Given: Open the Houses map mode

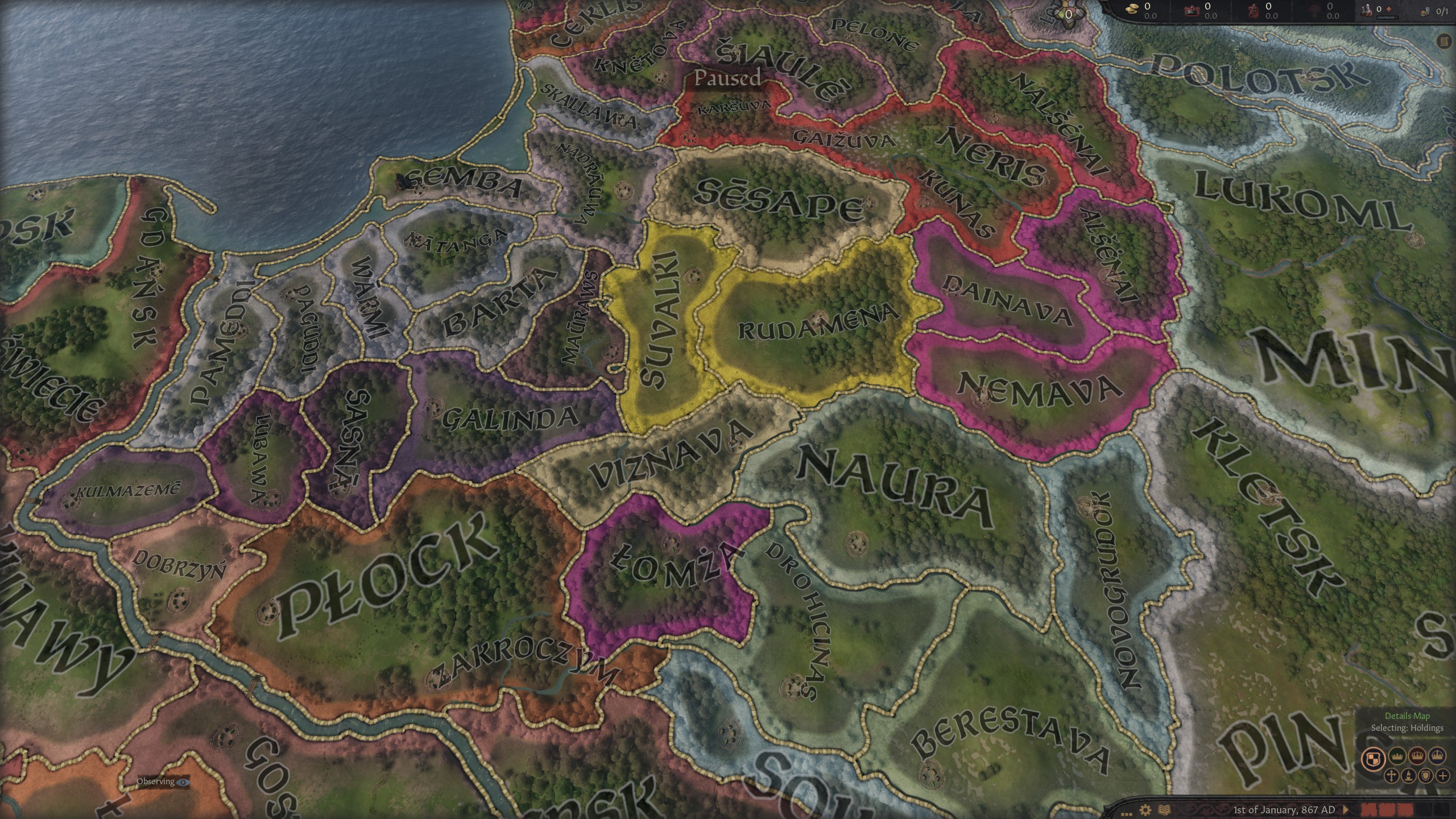Looking at the screenshot, I should point(1425,776).
